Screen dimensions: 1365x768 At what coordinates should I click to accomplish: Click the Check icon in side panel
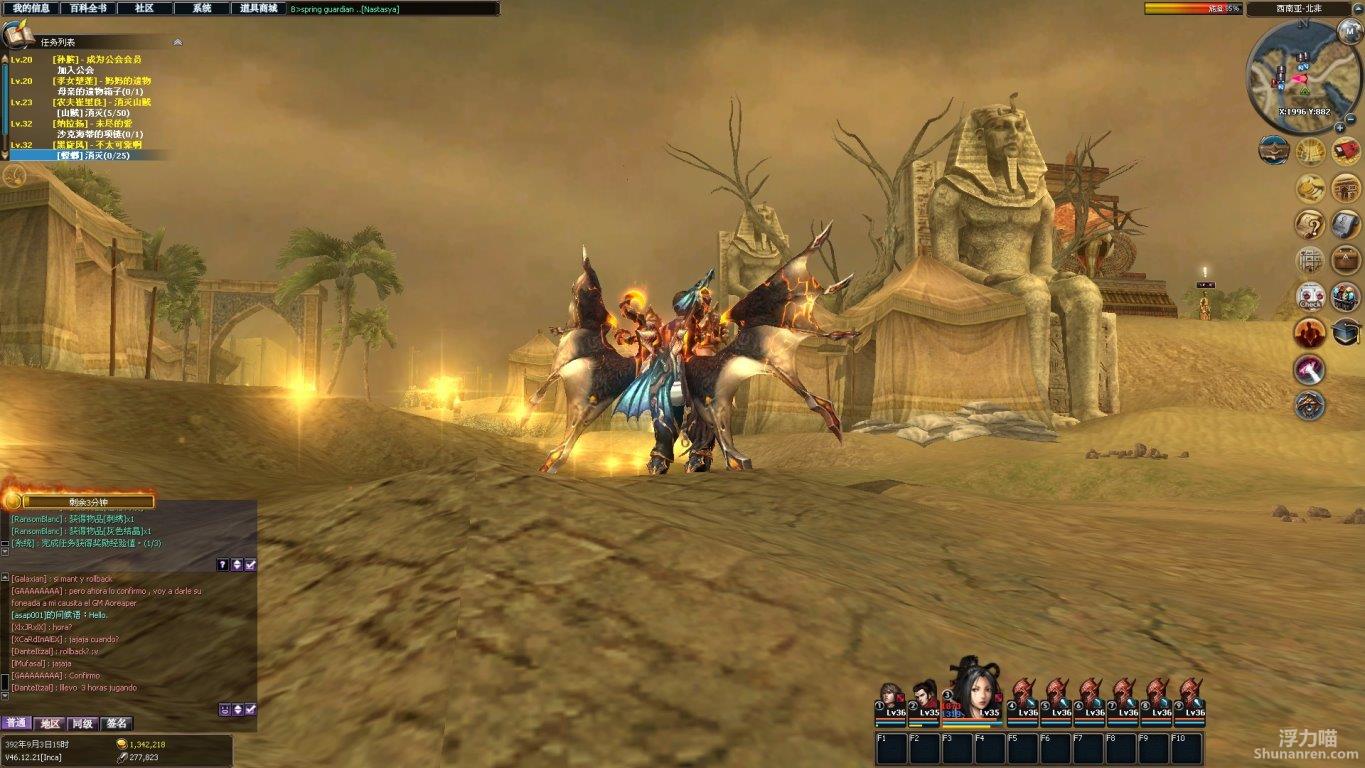tap(1310, 296)
